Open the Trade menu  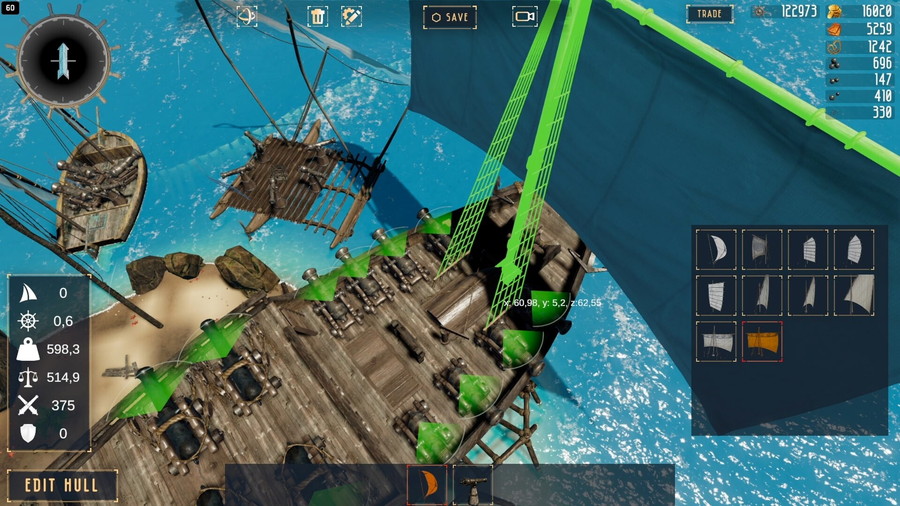[709, 14]
